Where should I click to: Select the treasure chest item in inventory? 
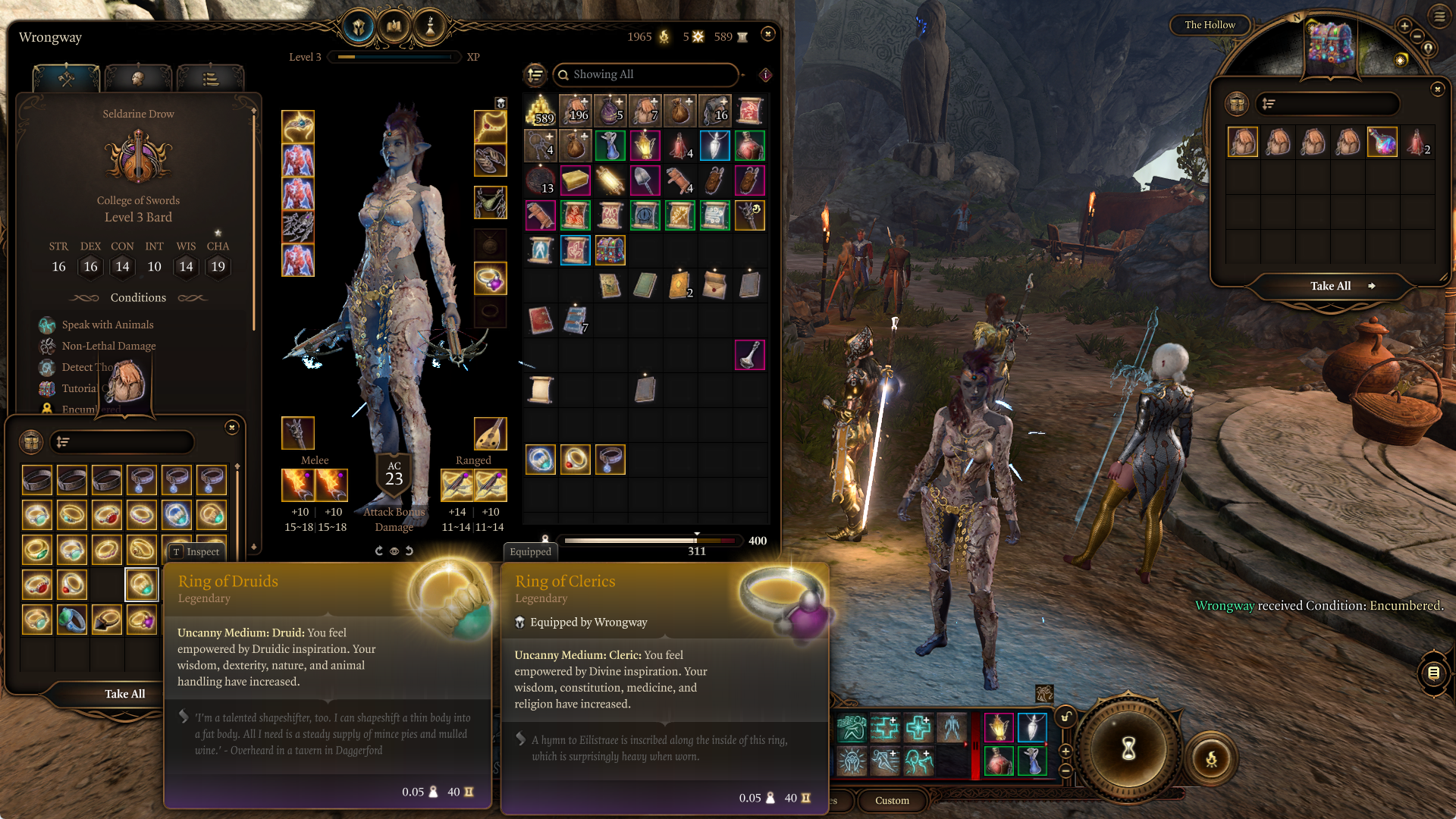pyautogui.click(x=610, y=250)
